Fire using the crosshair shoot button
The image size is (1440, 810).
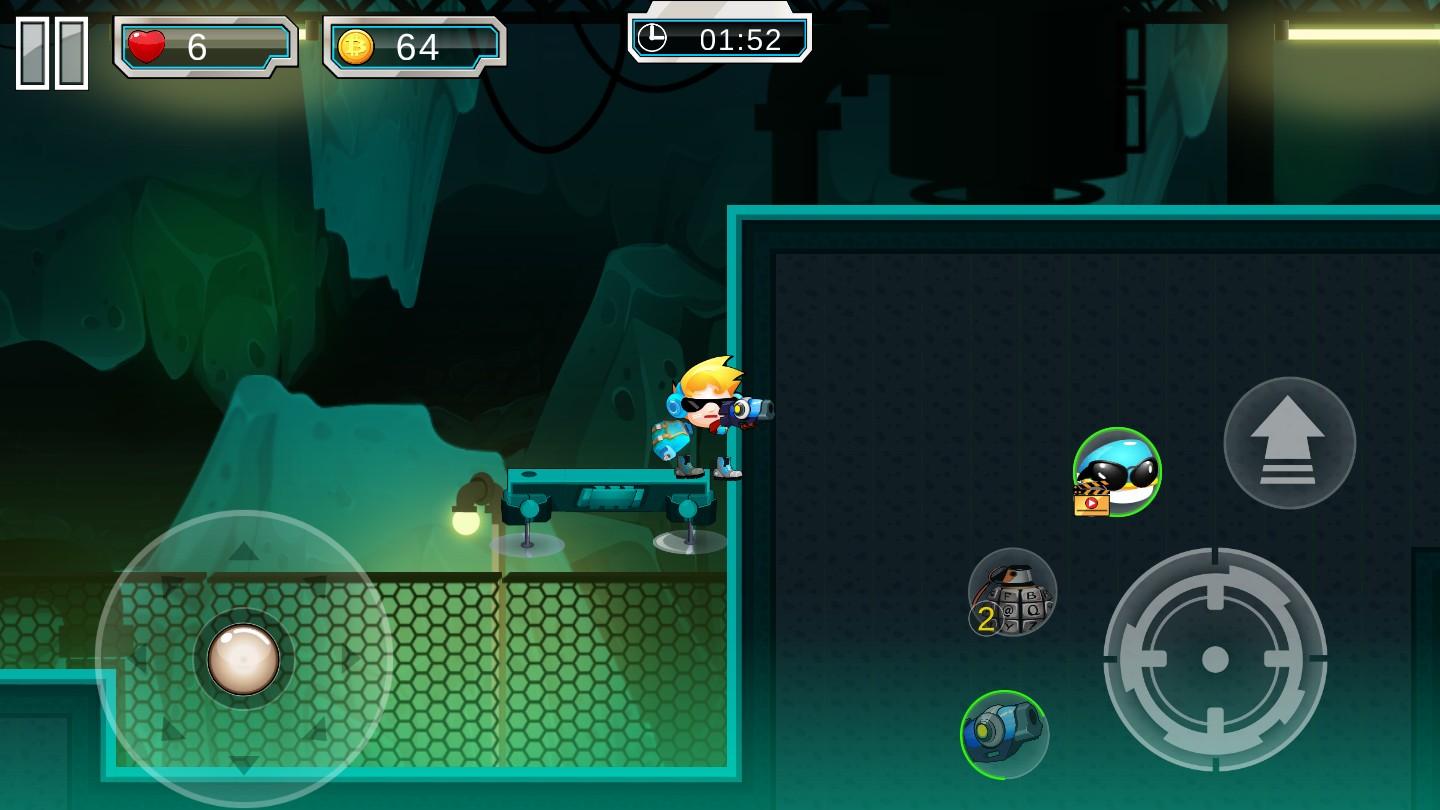[1215, 659]
